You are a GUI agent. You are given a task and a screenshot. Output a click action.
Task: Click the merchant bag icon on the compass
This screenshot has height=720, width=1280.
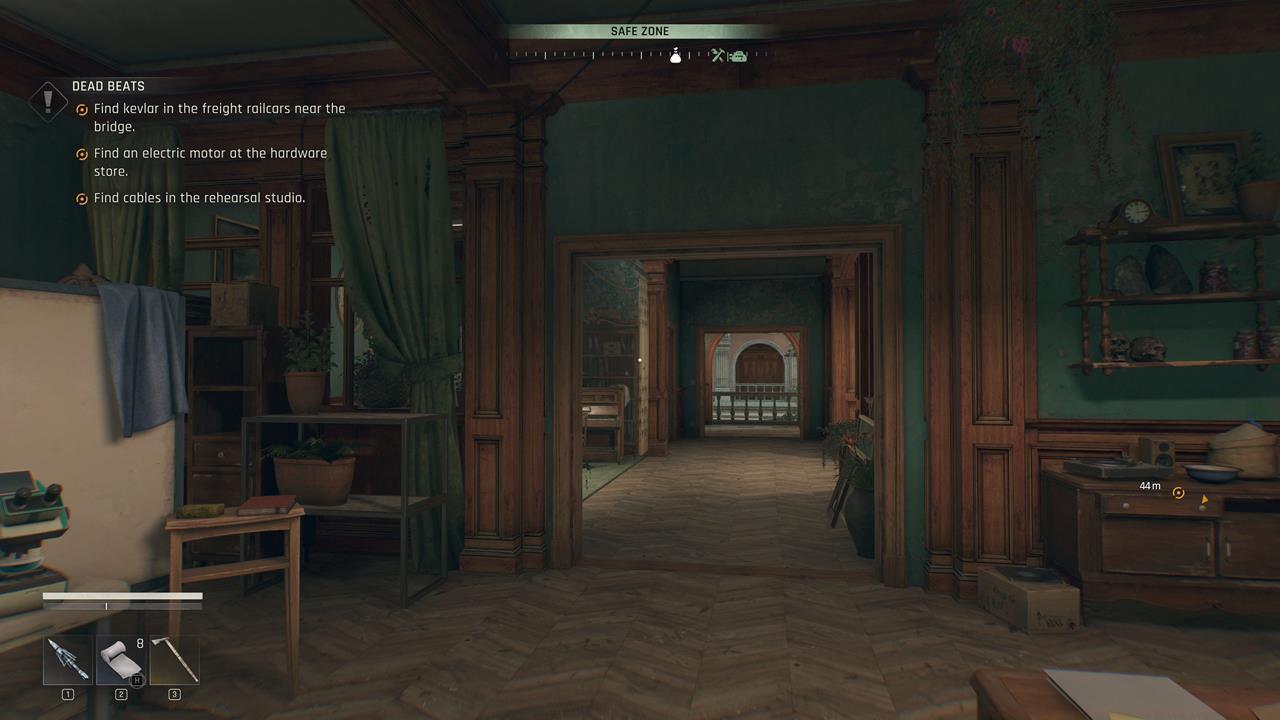[676, 56]
